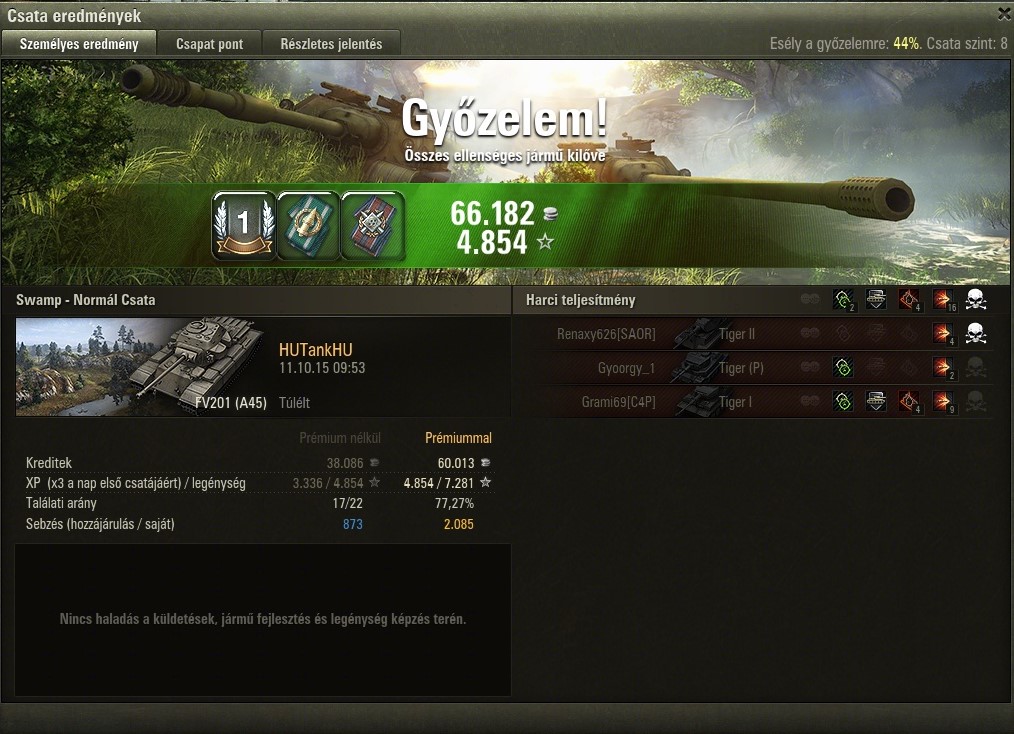The image size is (1014, 734).
Task: Close the Csata eredmények window
Action: click(x=1003, y=14)
